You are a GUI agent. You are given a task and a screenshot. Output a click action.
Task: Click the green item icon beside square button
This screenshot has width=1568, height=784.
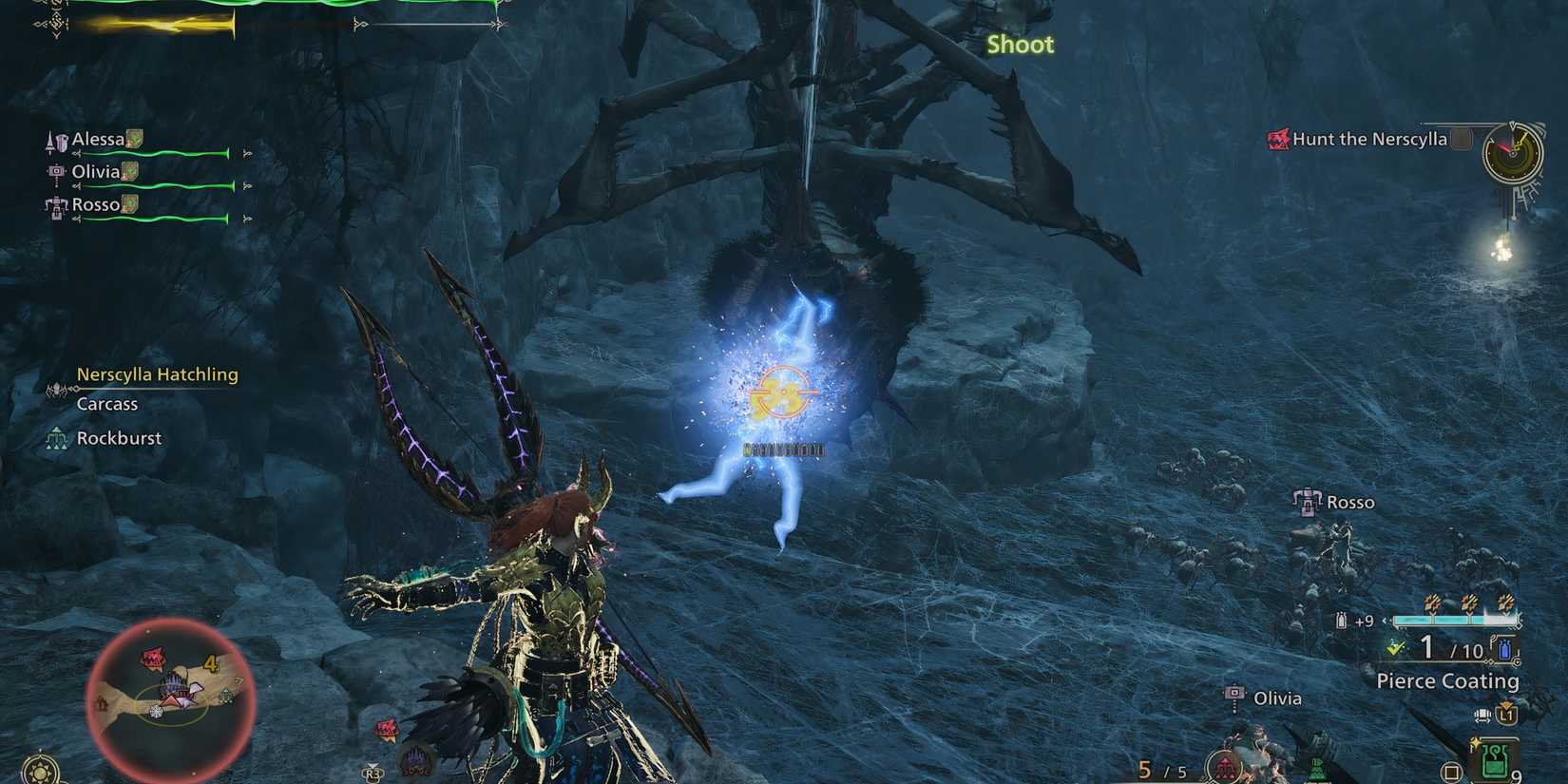(x=1495, y=755)
